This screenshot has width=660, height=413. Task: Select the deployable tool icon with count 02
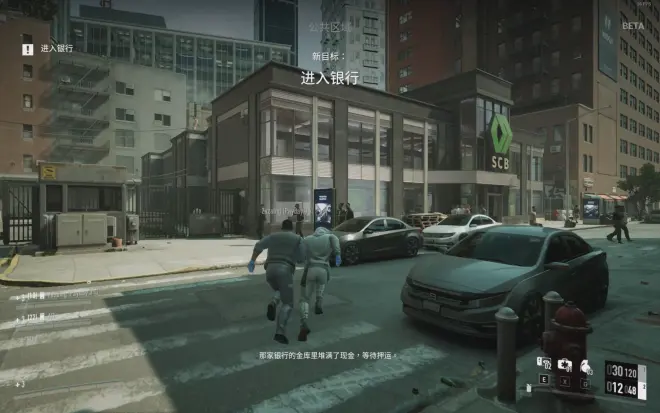(x=545, y=363)
